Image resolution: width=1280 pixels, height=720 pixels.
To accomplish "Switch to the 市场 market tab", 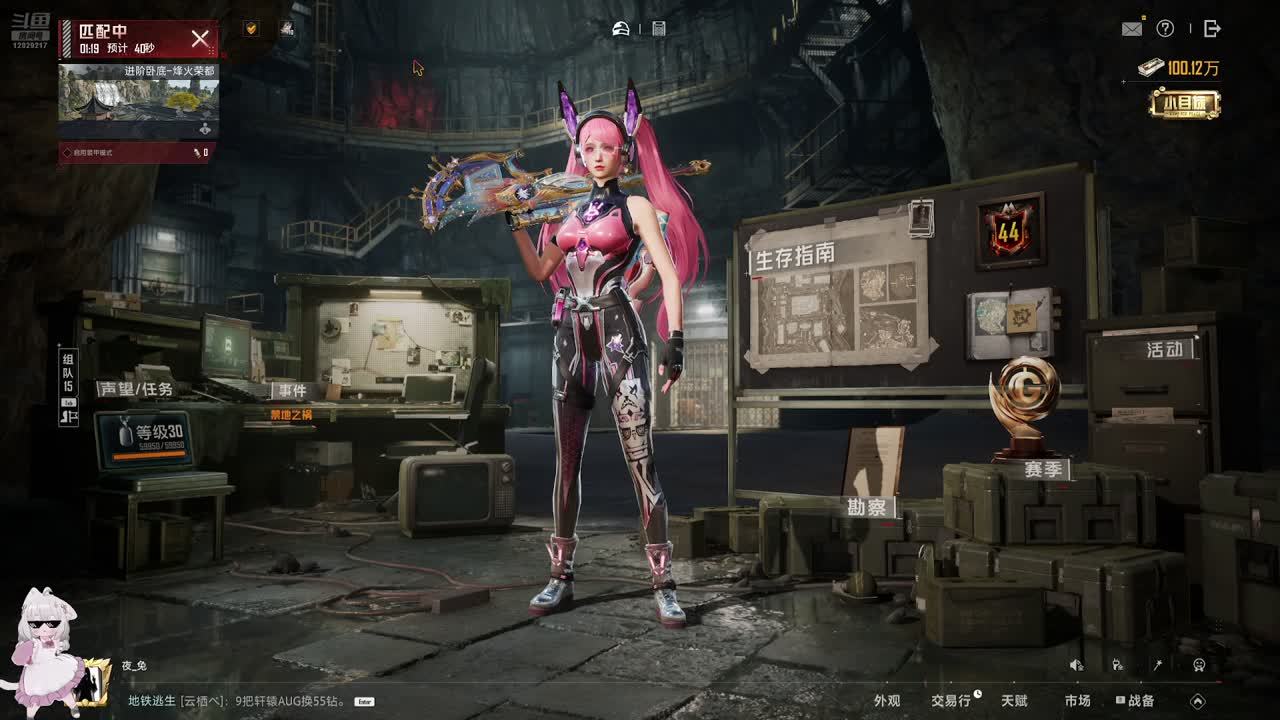I will (1077, 701).
